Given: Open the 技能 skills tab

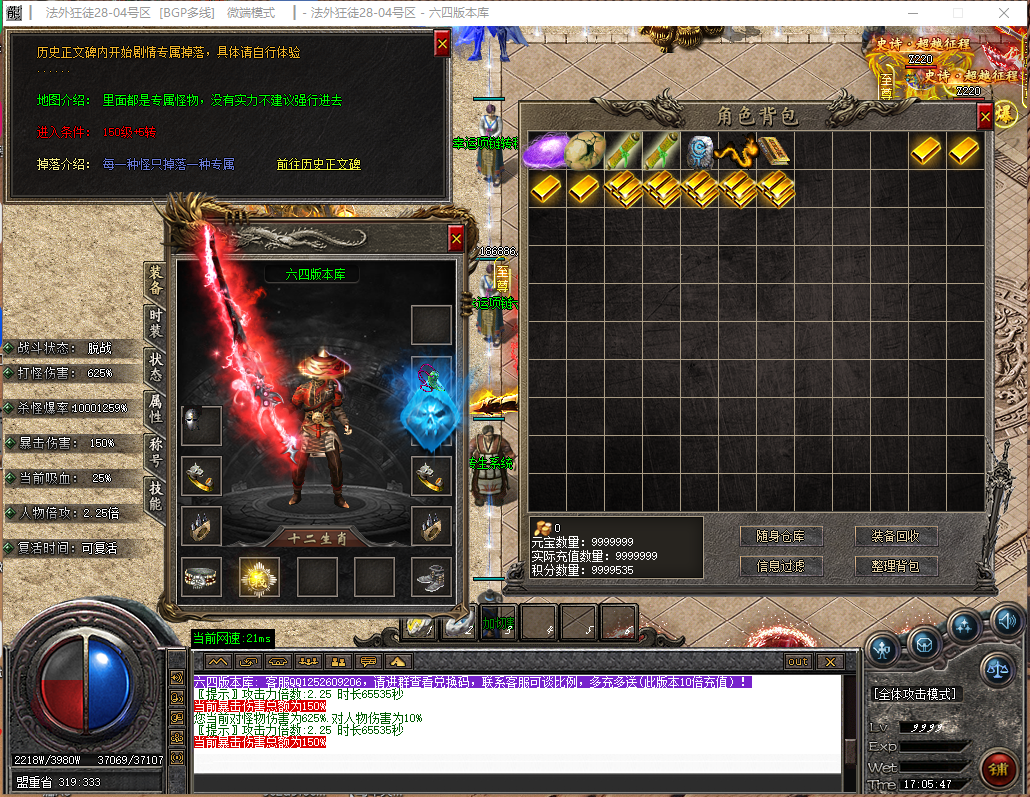Looking at the screenshot, I should [x=155, y=494].
